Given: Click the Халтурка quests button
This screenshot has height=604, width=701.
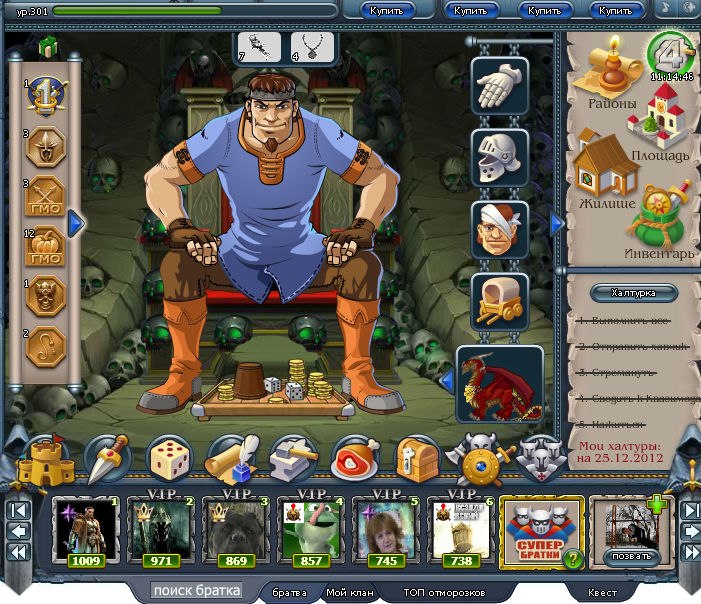Looking at the screenshot, I should click(x=631, y=293).
